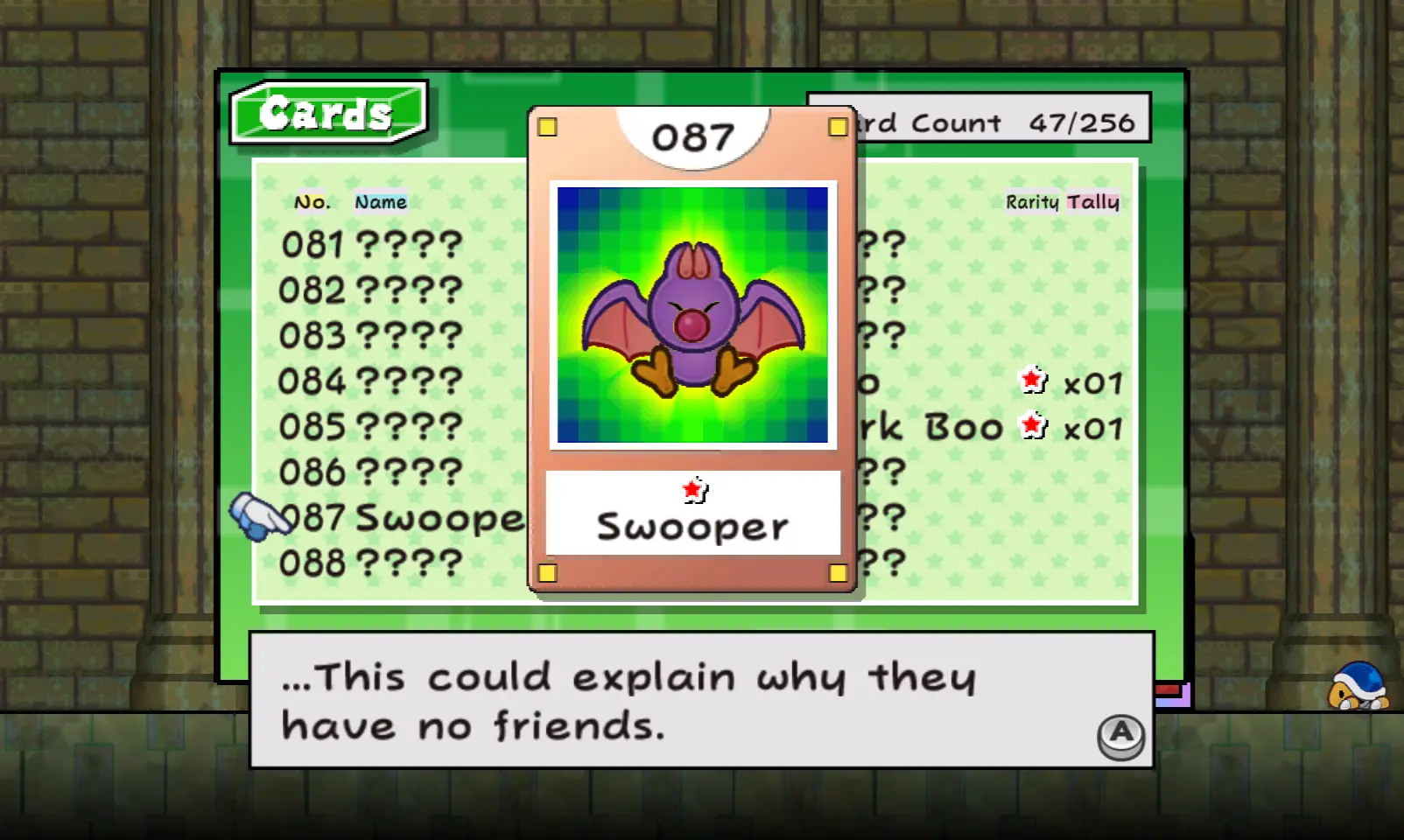Choose card entry 083
Viewport: 1404px width, 840px height.
371,336
